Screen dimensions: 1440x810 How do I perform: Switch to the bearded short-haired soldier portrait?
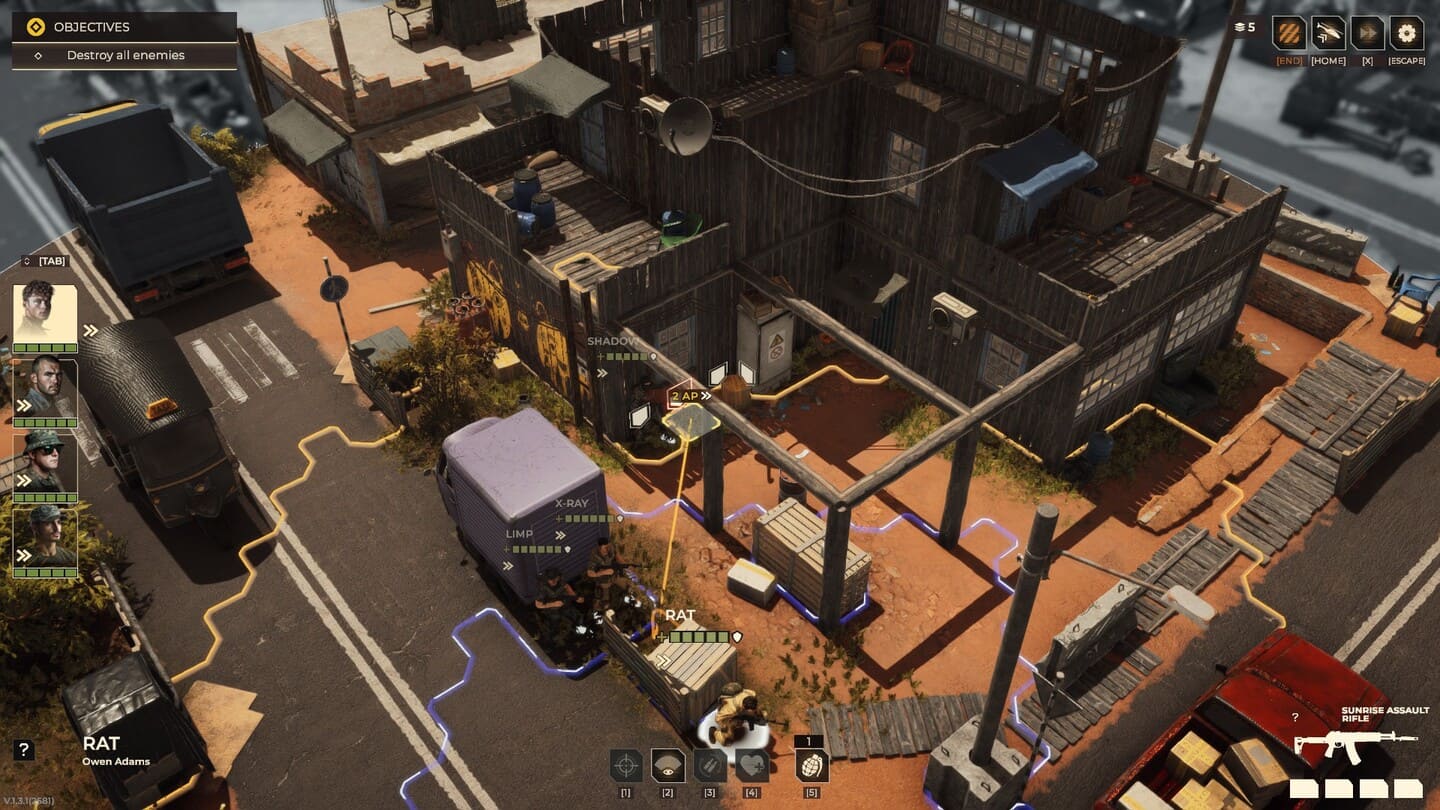pyautogui.click(x=45, y=386)
